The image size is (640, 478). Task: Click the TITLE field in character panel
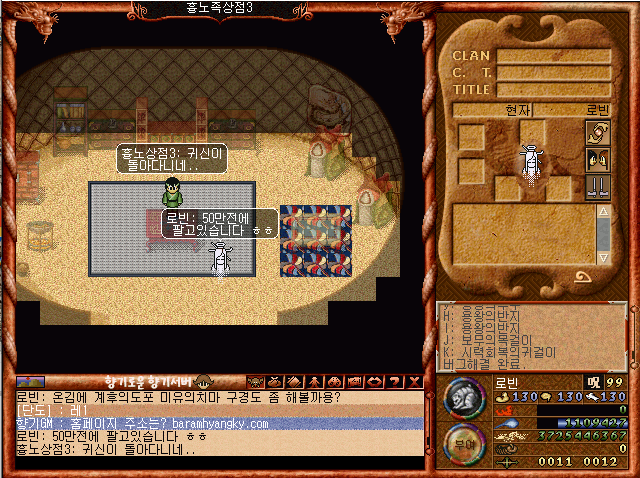coord(554,89)
